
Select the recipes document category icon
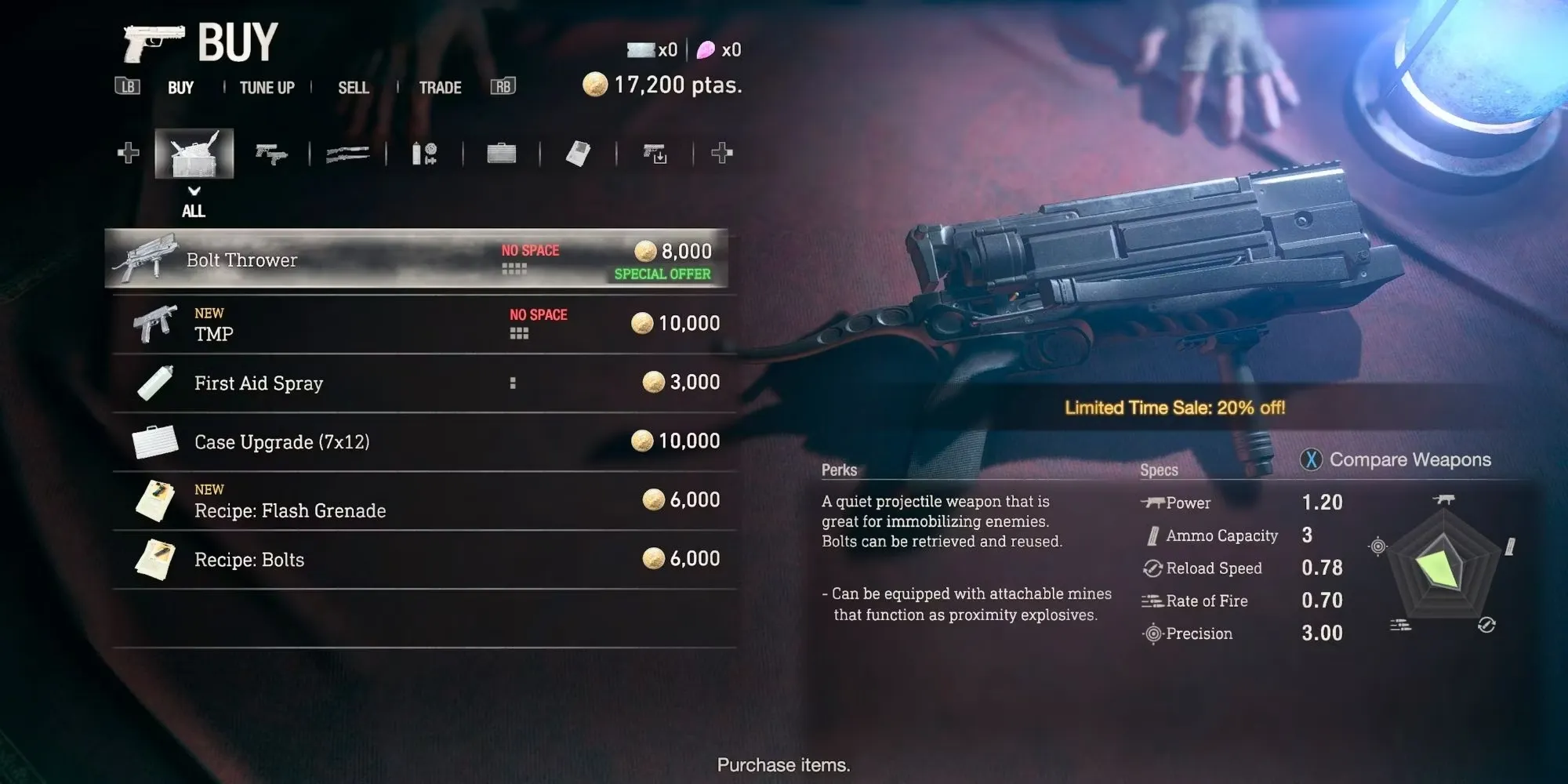click(x=578, y=154)
